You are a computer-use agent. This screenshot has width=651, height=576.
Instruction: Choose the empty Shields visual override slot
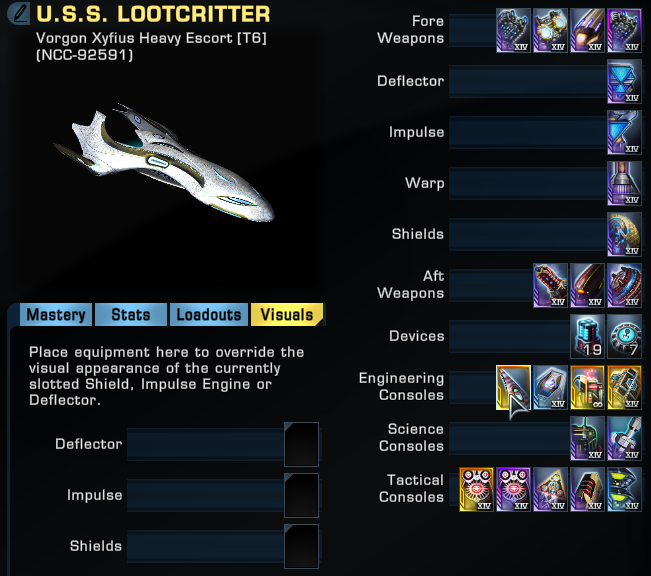301,546
